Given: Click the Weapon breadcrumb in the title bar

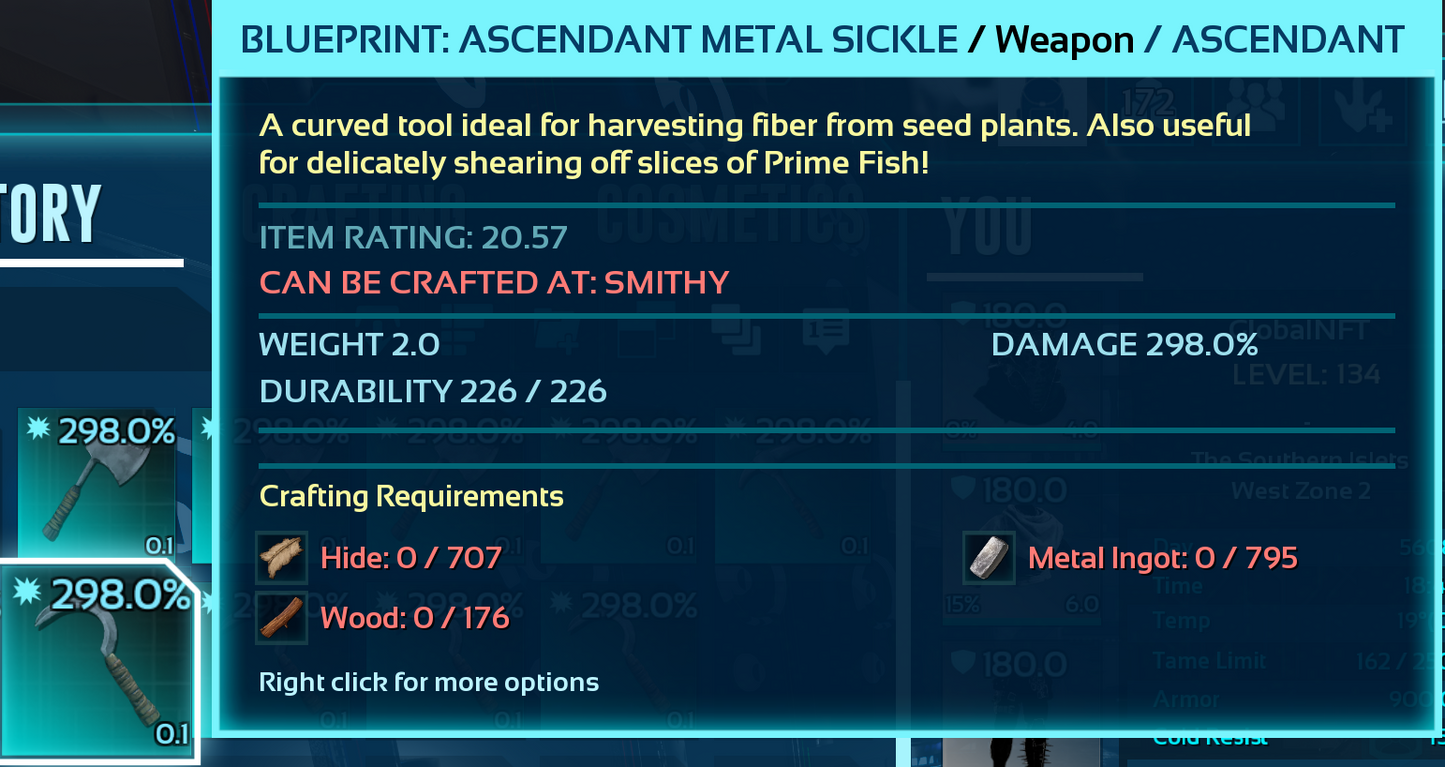Looking at the screenshot, I should coord(1062,39).
